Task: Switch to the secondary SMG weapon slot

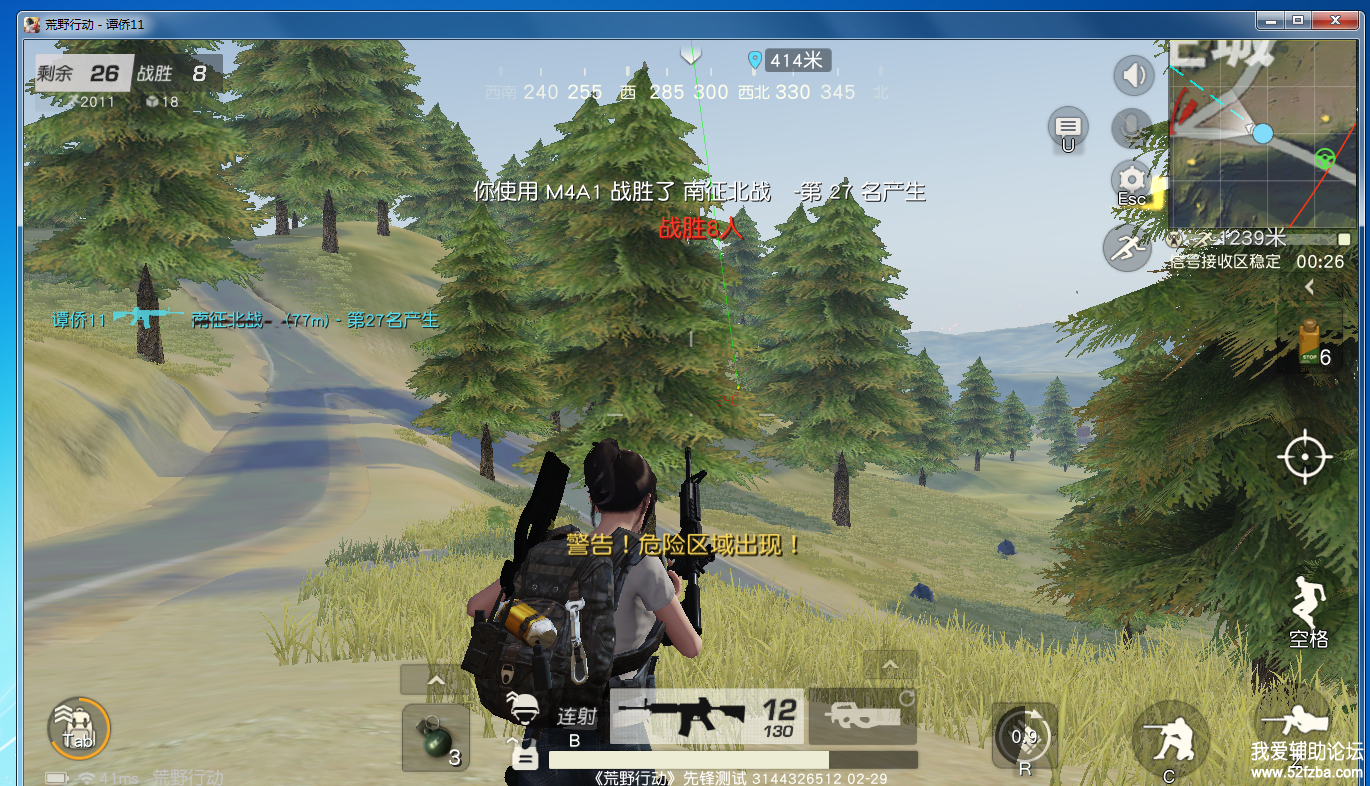Action: click(x=862, y=717)
